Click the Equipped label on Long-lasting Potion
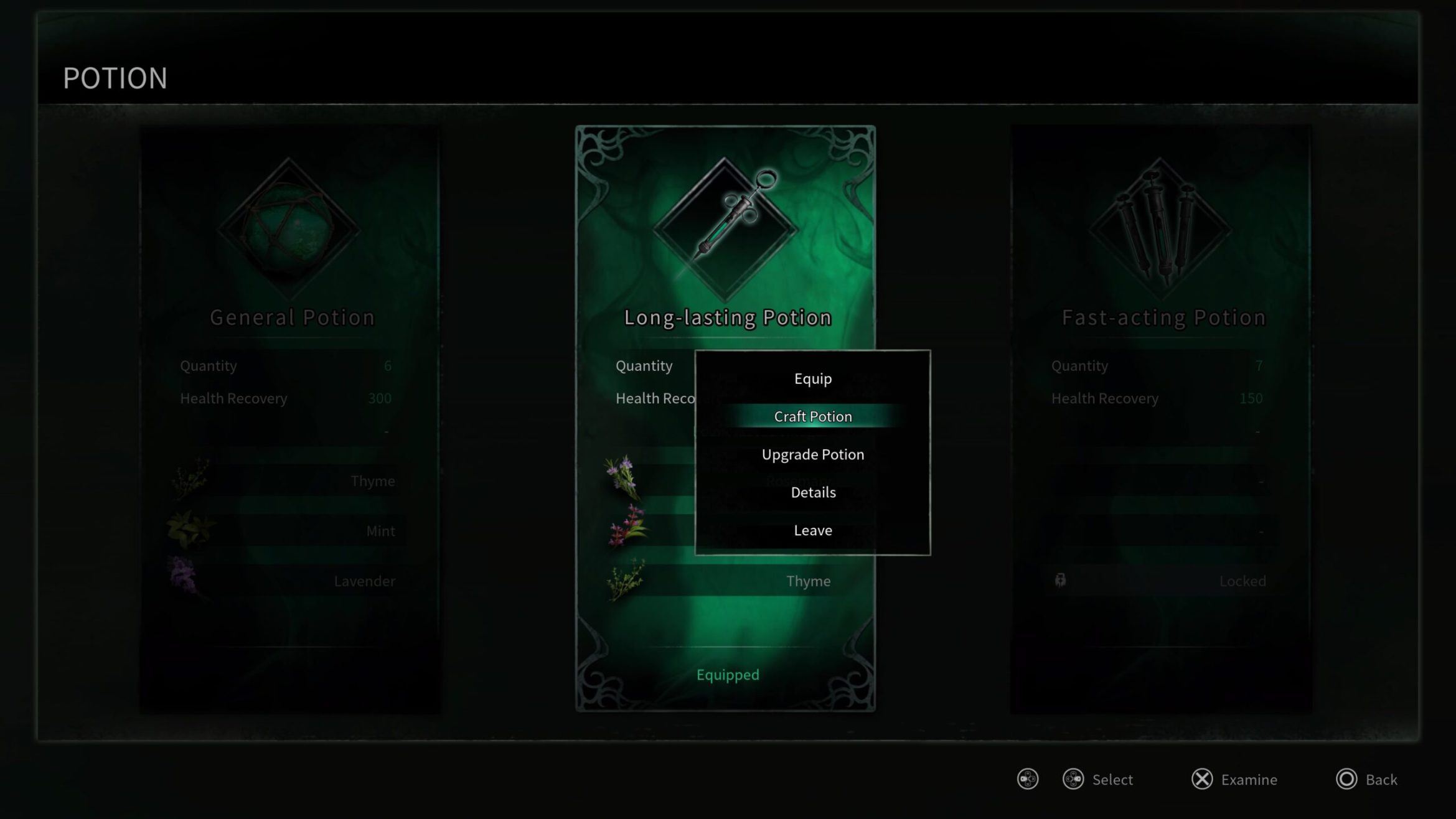This screenshot has height=819, width=1456. coord(727,675)
